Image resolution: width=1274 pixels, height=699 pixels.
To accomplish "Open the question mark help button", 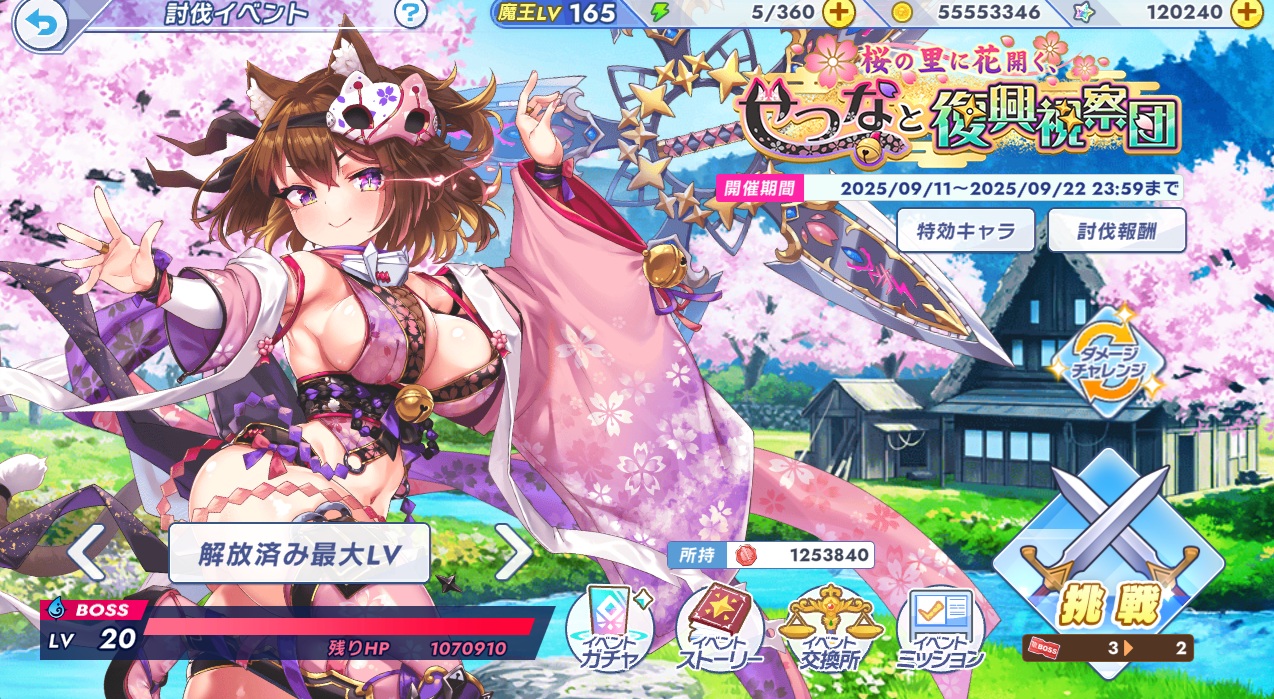I will [x=410, y=14].
